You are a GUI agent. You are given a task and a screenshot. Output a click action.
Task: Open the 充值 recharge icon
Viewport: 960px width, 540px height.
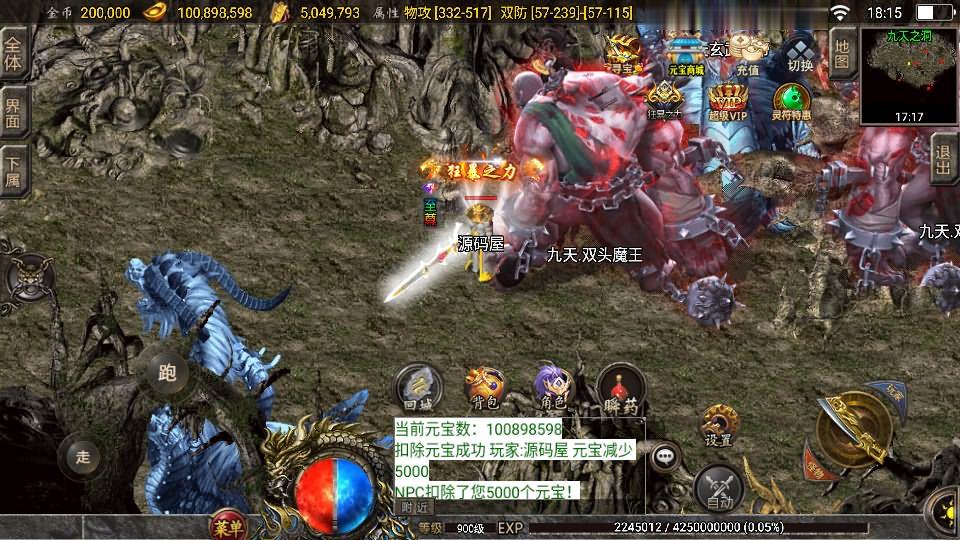747,53
